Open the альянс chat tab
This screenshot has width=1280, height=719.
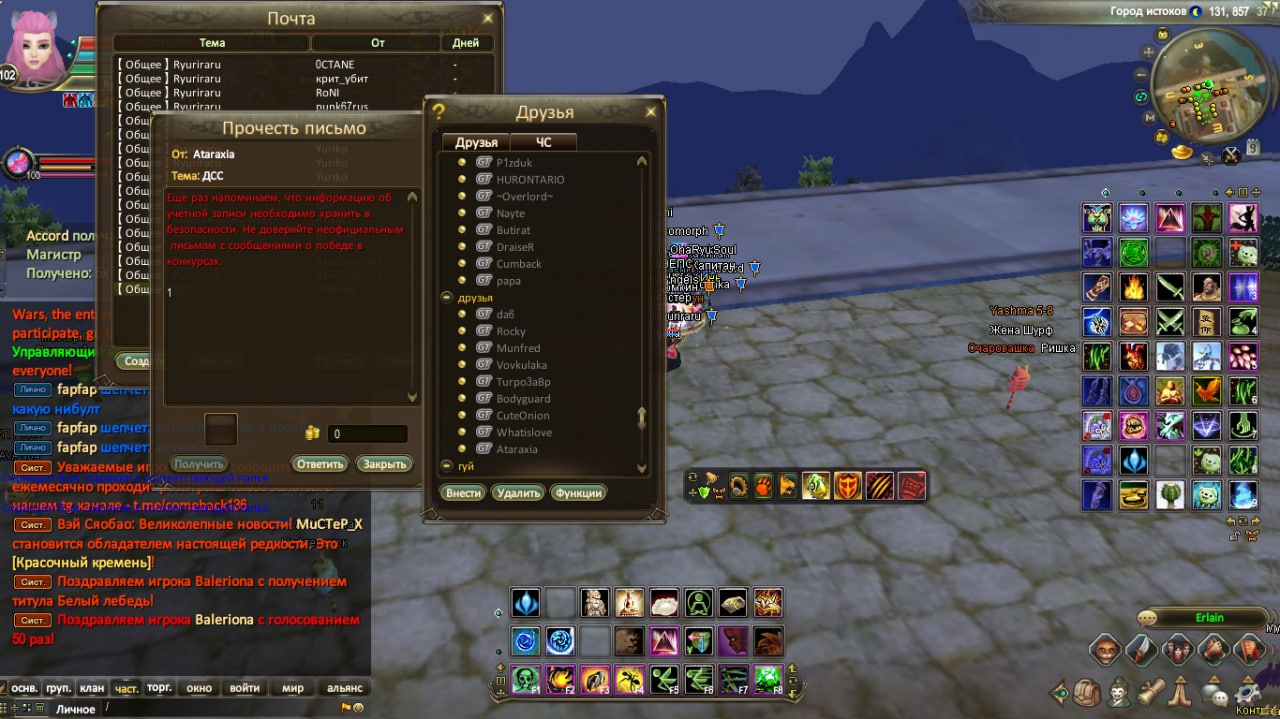pos(344,688)
